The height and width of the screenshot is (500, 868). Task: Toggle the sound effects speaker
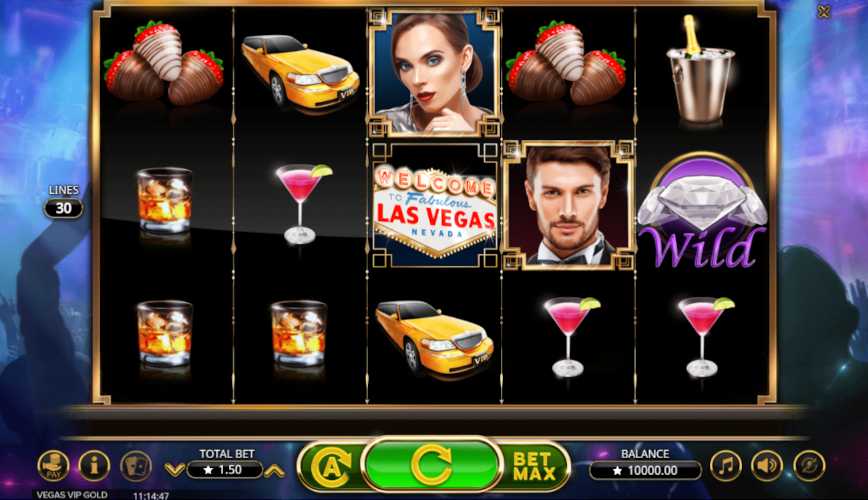(x=767, y=465)
